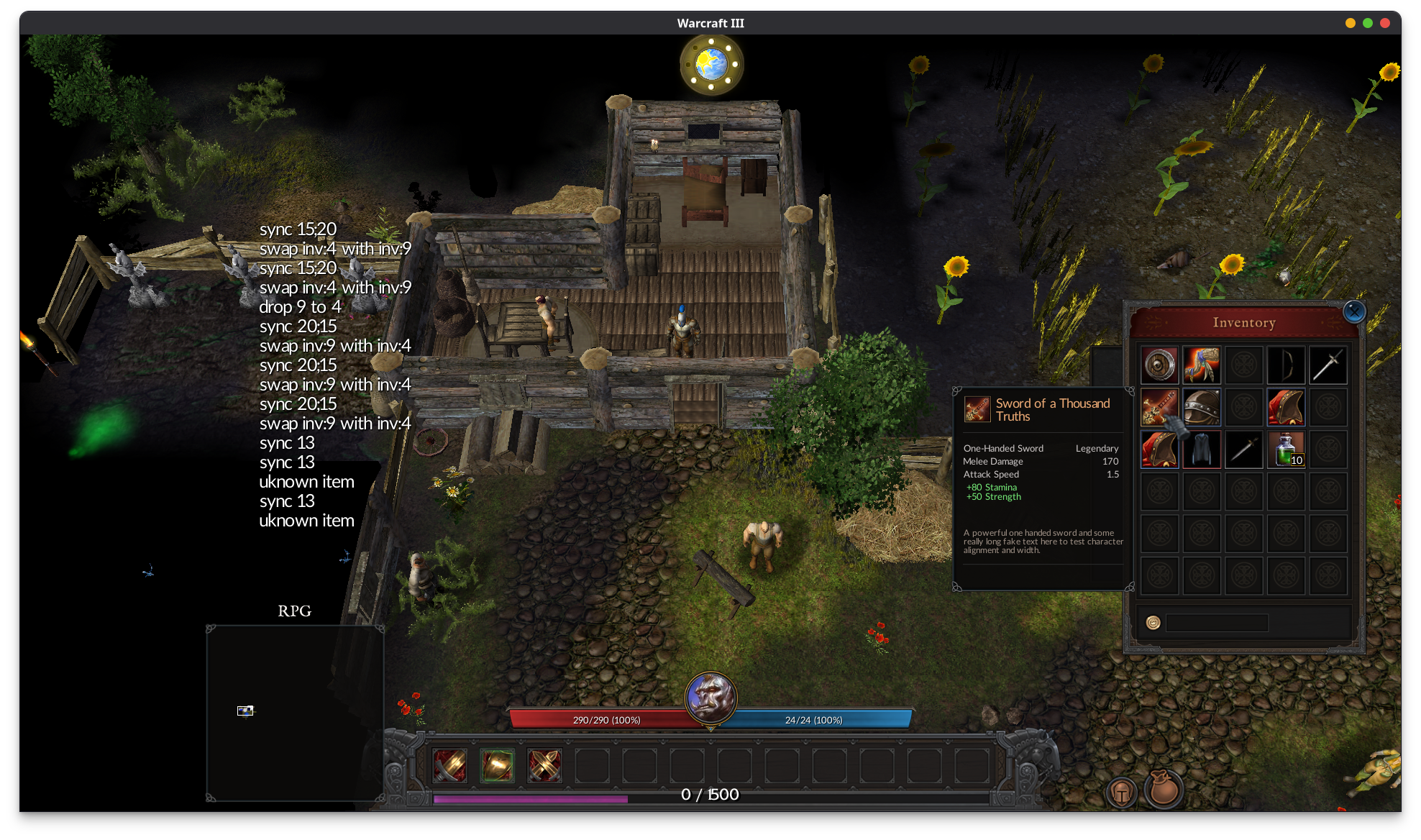The width and height of the screenshot is (1421, 840).
Task: Select the small dagger in the inventory
Action: pyautogui.click(x=1243, y=449)
